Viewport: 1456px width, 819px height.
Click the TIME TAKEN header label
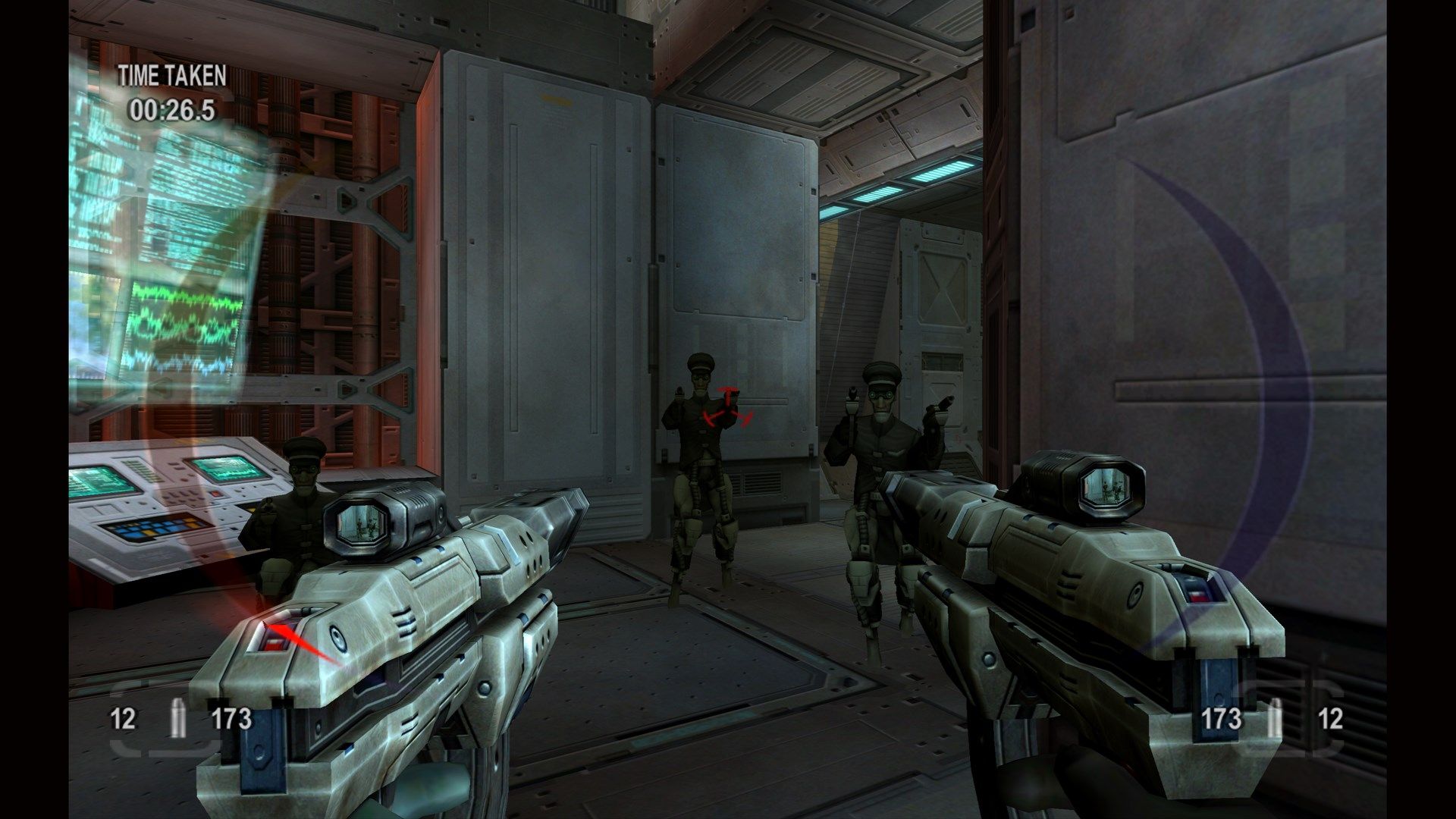[170, 75]
